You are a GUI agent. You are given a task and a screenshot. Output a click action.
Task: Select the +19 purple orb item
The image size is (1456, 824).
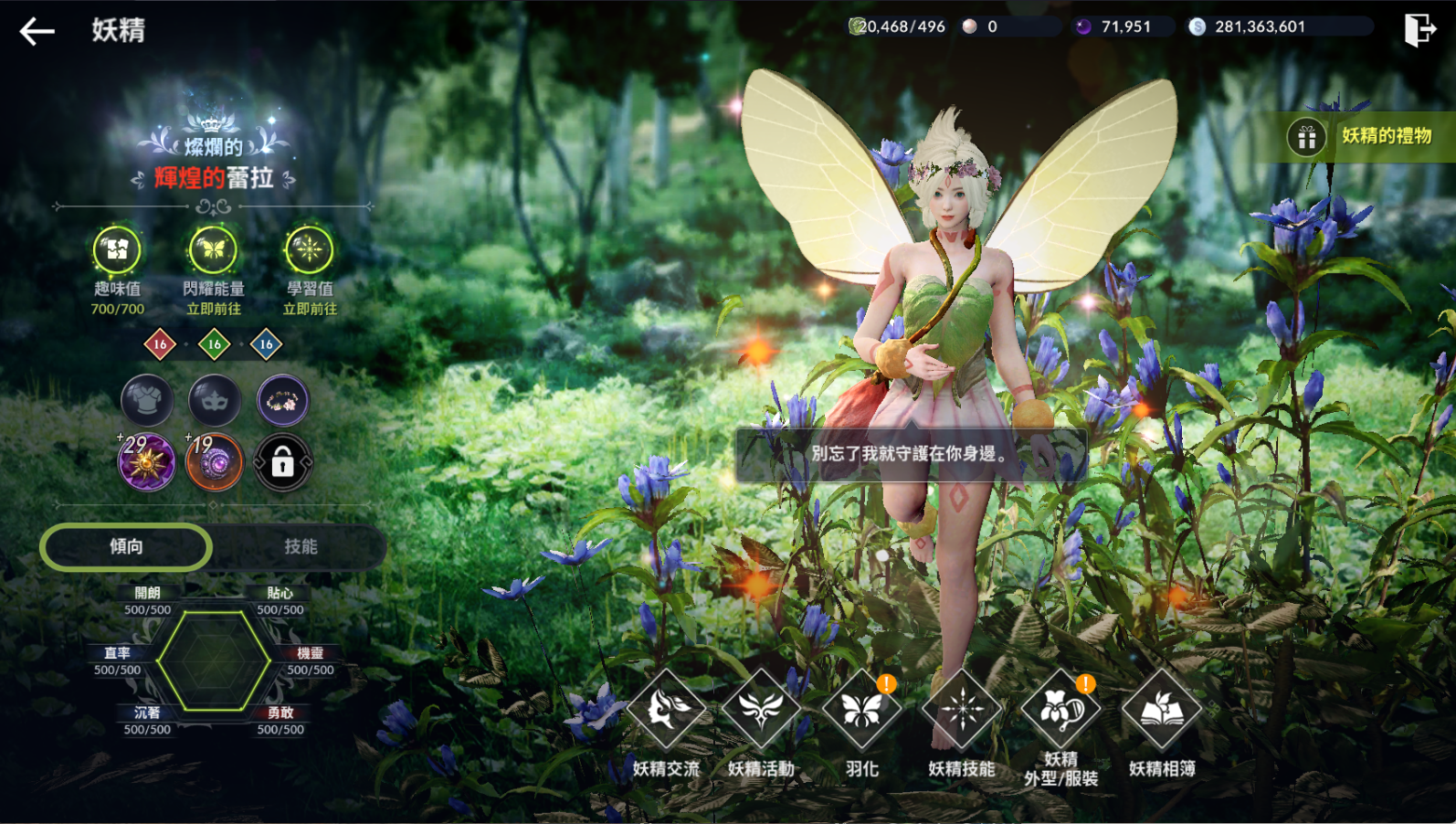pos(215,462)
